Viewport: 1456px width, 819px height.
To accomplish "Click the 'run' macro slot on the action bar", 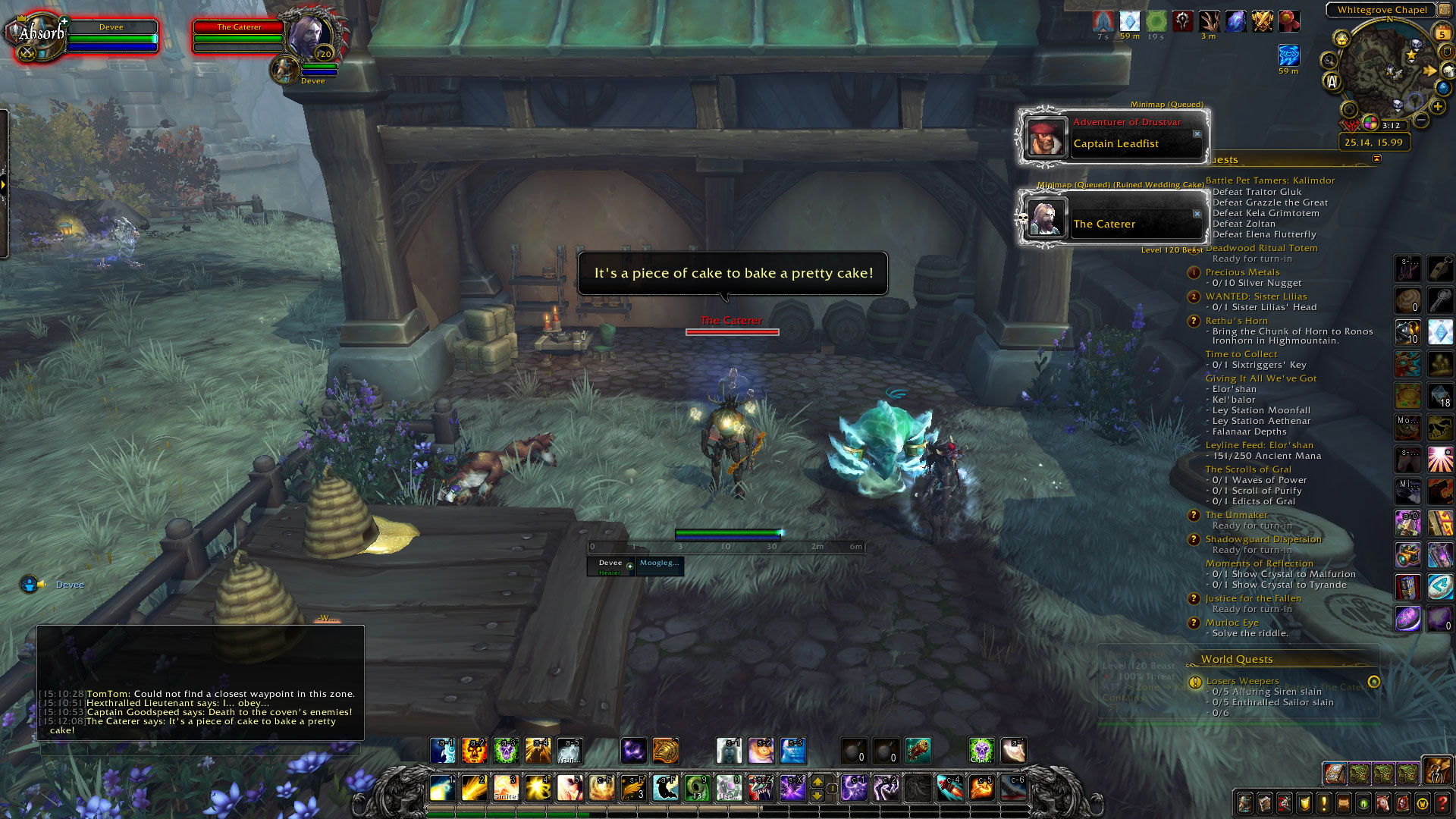I will pos(569,751).
